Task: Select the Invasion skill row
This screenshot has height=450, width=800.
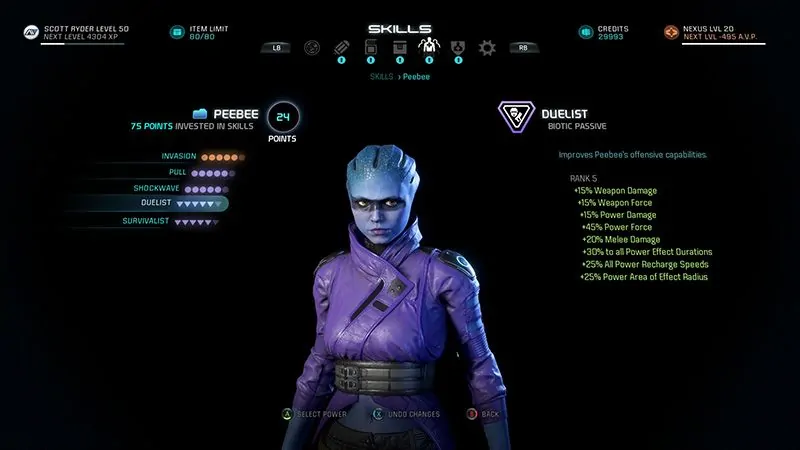Action: 200,157
